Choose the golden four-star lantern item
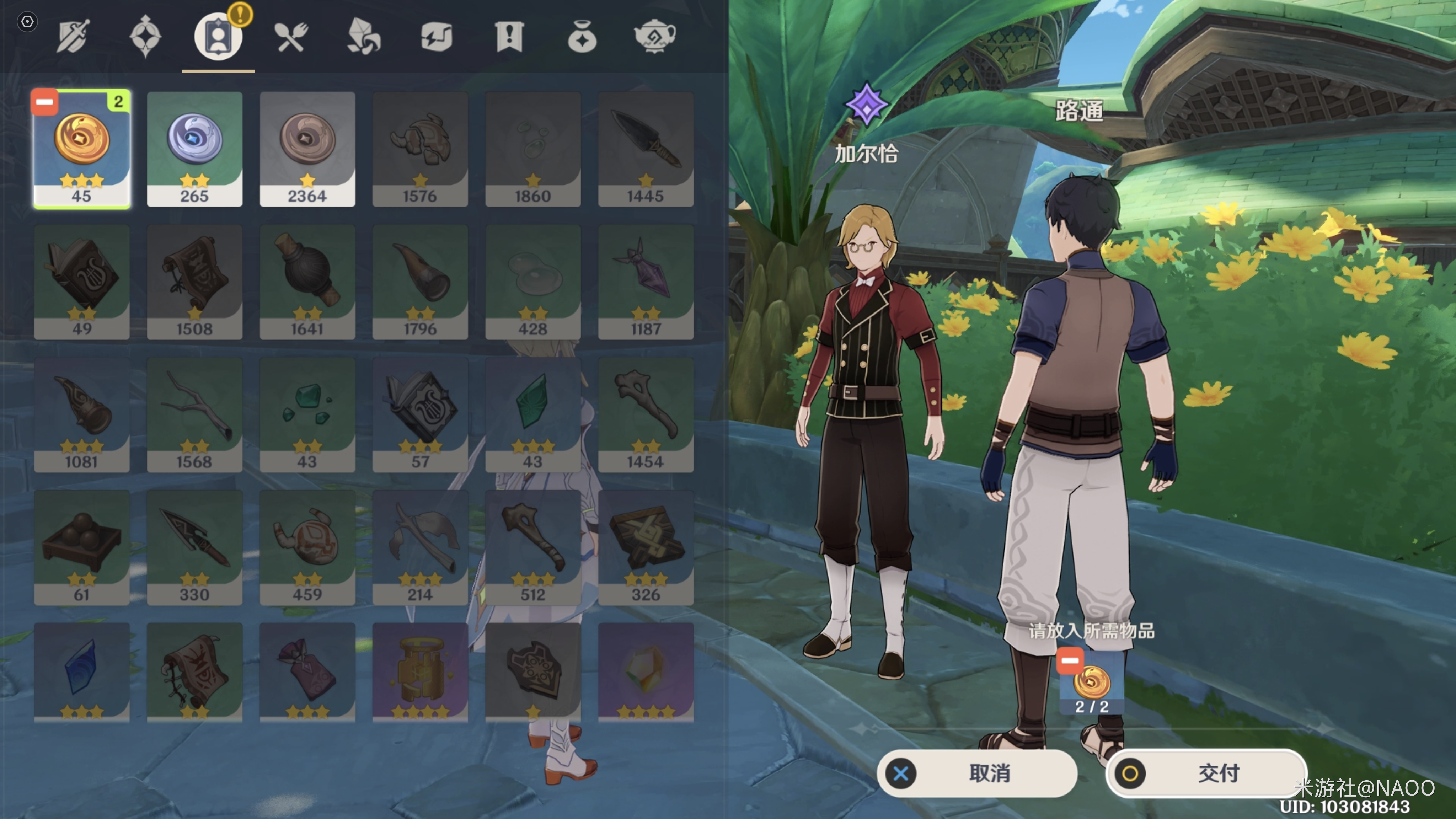 pos(420,671)
